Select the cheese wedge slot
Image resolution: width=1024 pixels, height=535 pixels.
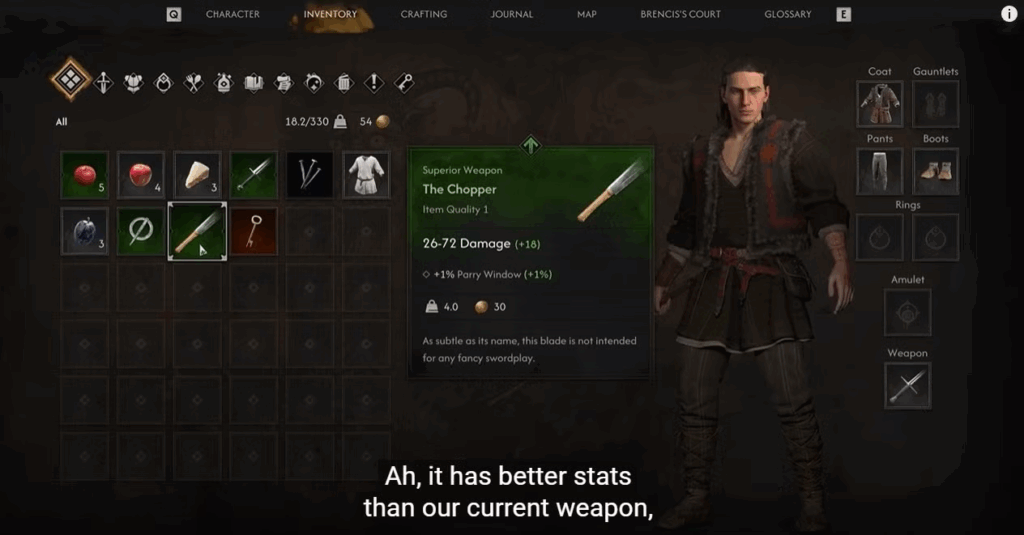click(197, 175)
